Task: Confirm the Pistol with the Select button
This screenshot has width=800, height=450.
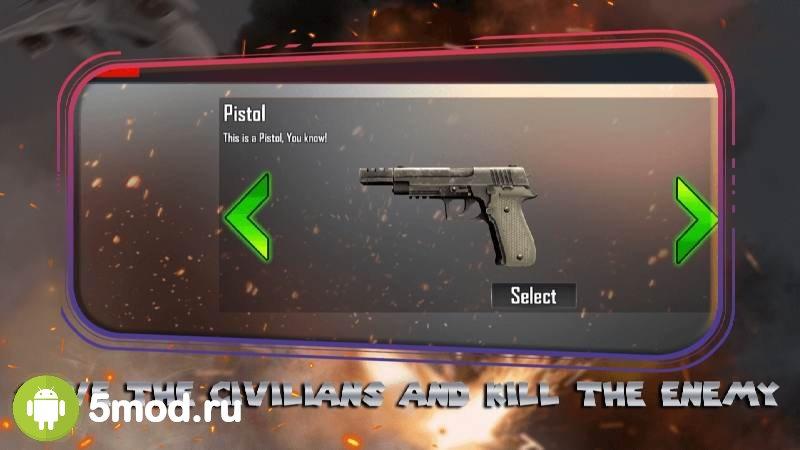Action: 533,295
